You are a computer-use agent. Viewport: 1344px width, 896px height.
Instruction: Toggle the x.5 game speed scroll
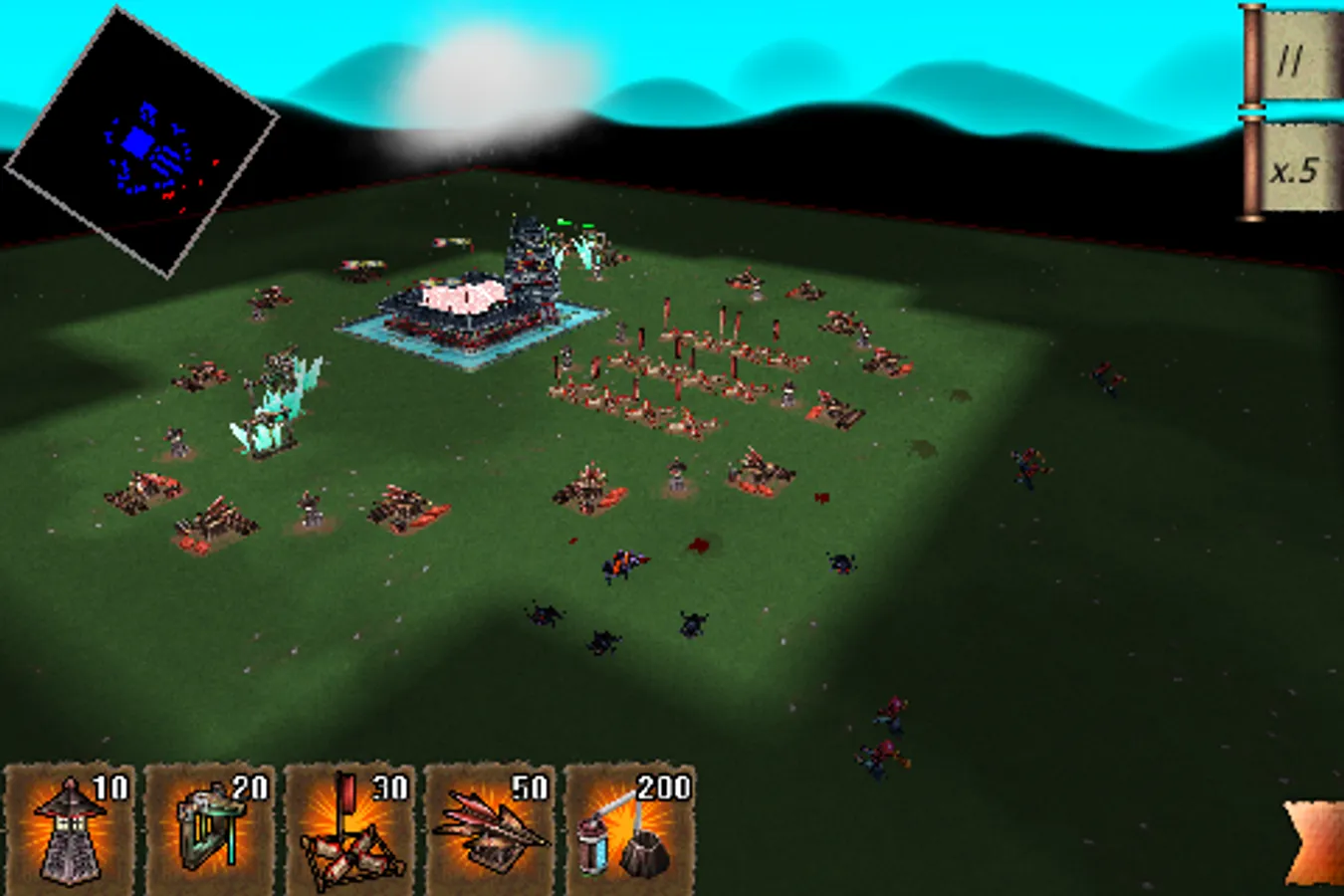1293,169
